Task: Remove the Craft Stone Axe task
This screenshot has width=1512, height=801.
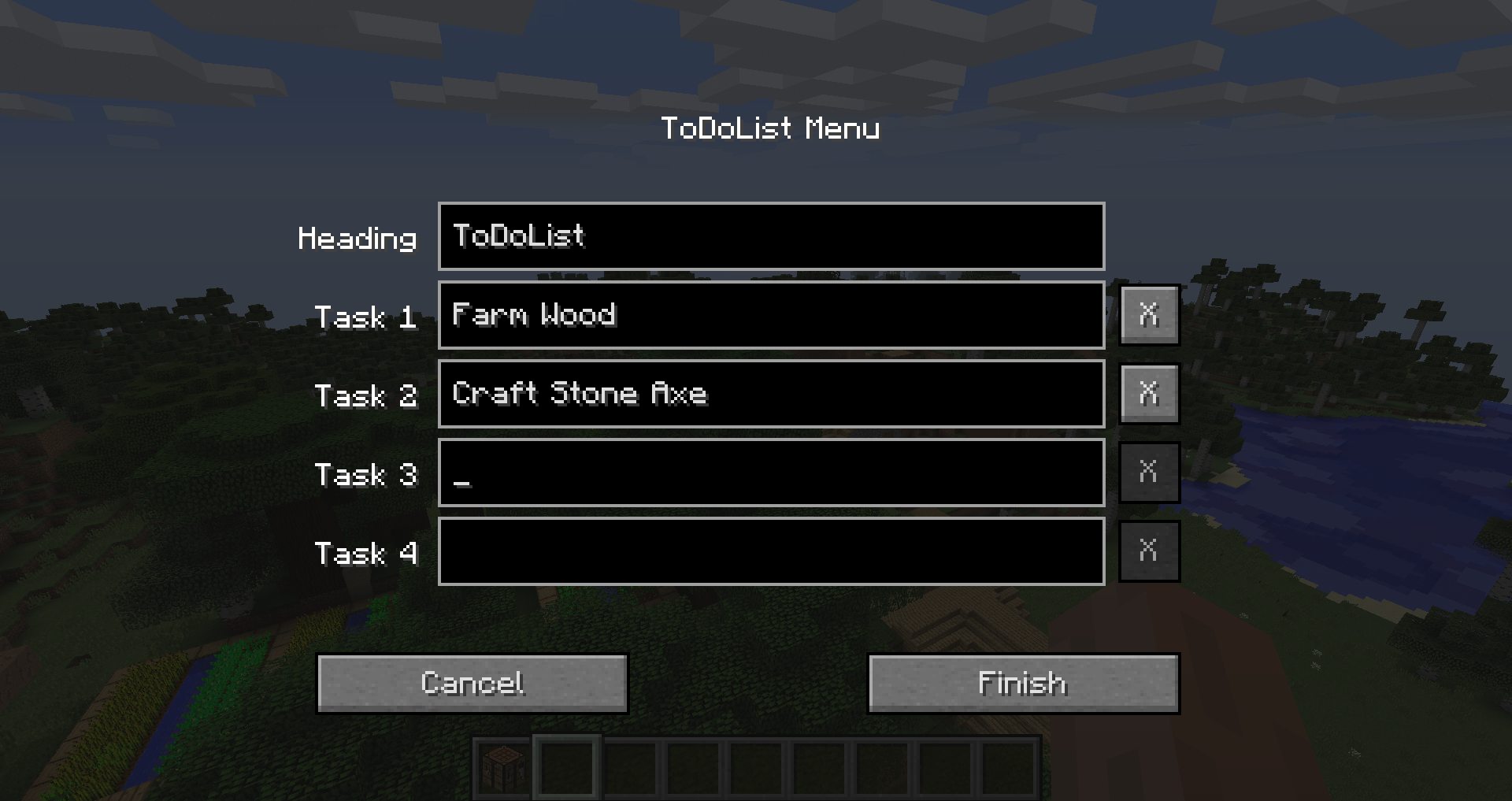Action: click(1148, 393)
